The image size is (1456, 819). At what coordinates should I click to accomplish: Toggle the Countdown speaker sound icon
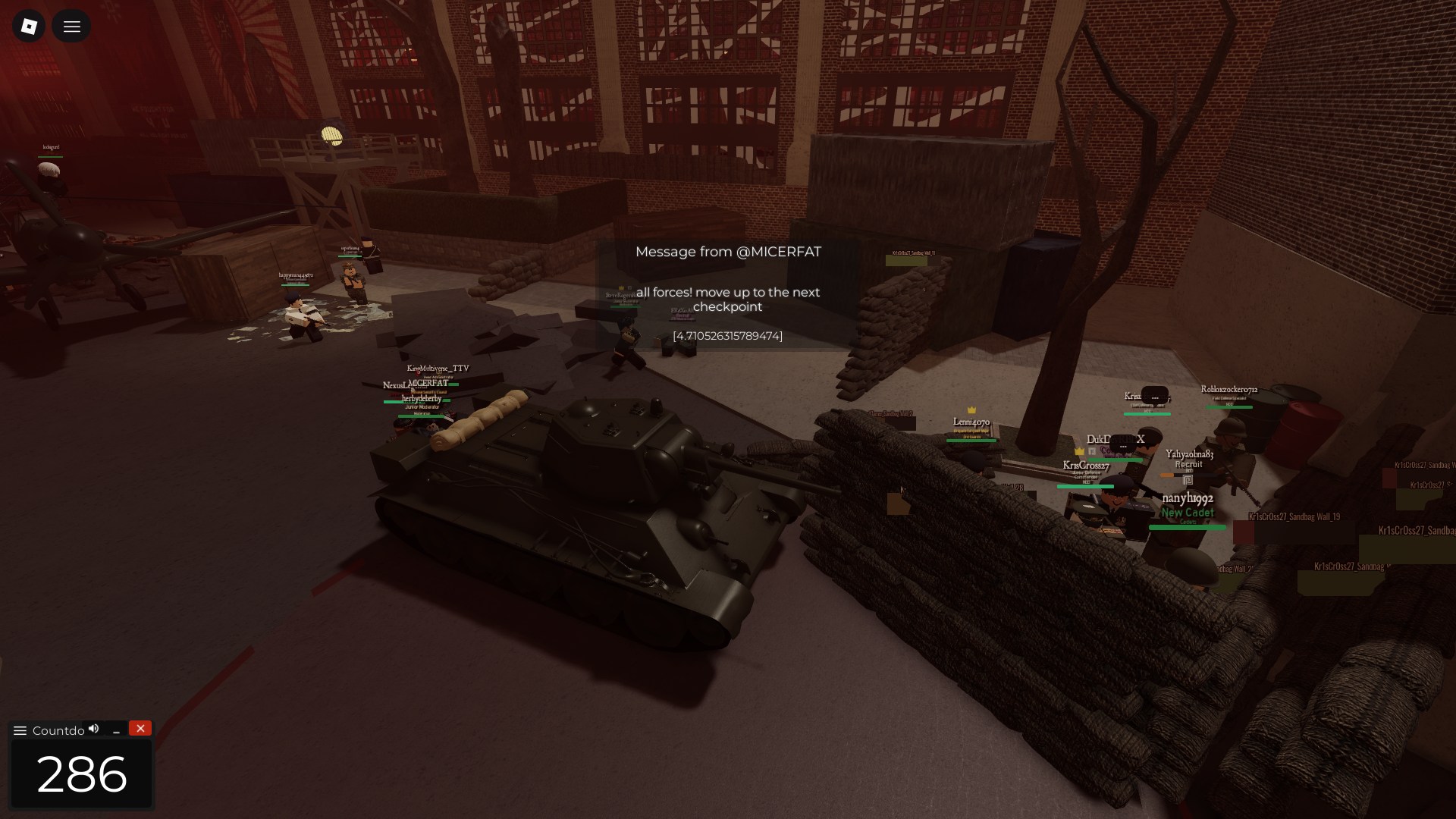[93, 729]
